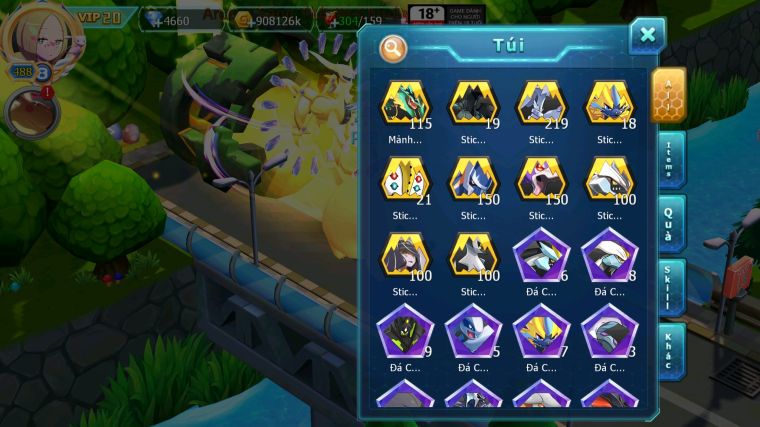Viewport: 760px width, 427px height.
Task: Pick the purple stone with count 9
Action: [405, 332]
